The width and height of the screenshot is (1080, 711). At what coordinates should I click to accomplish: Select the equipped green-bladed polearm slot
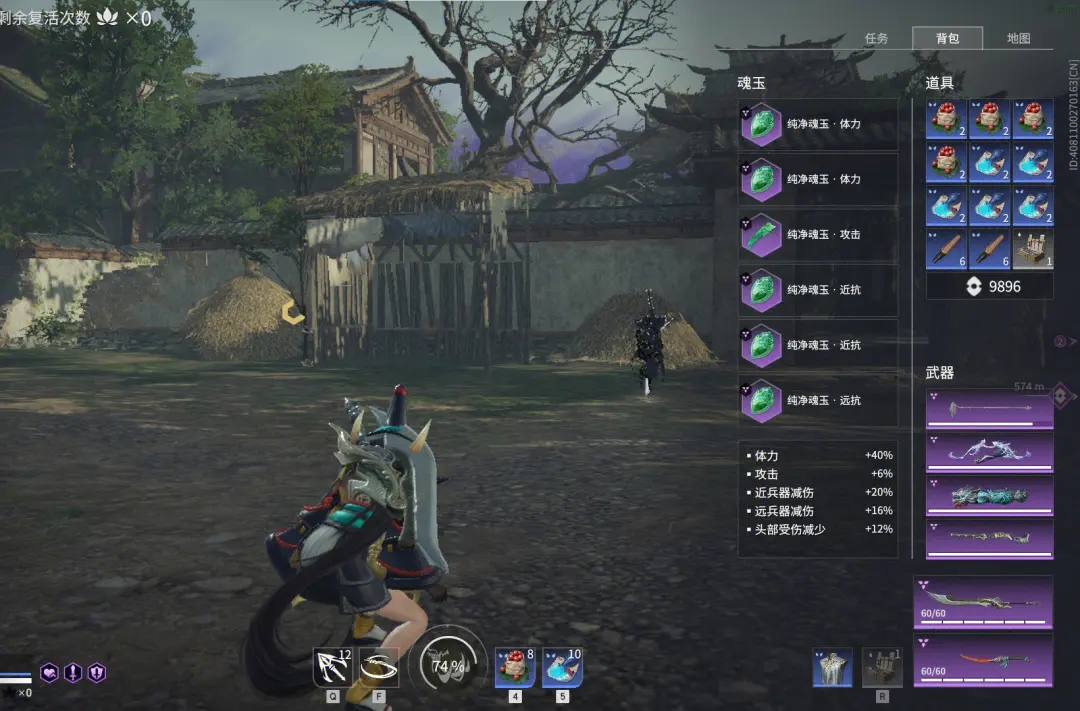click(x=983, y=601)
